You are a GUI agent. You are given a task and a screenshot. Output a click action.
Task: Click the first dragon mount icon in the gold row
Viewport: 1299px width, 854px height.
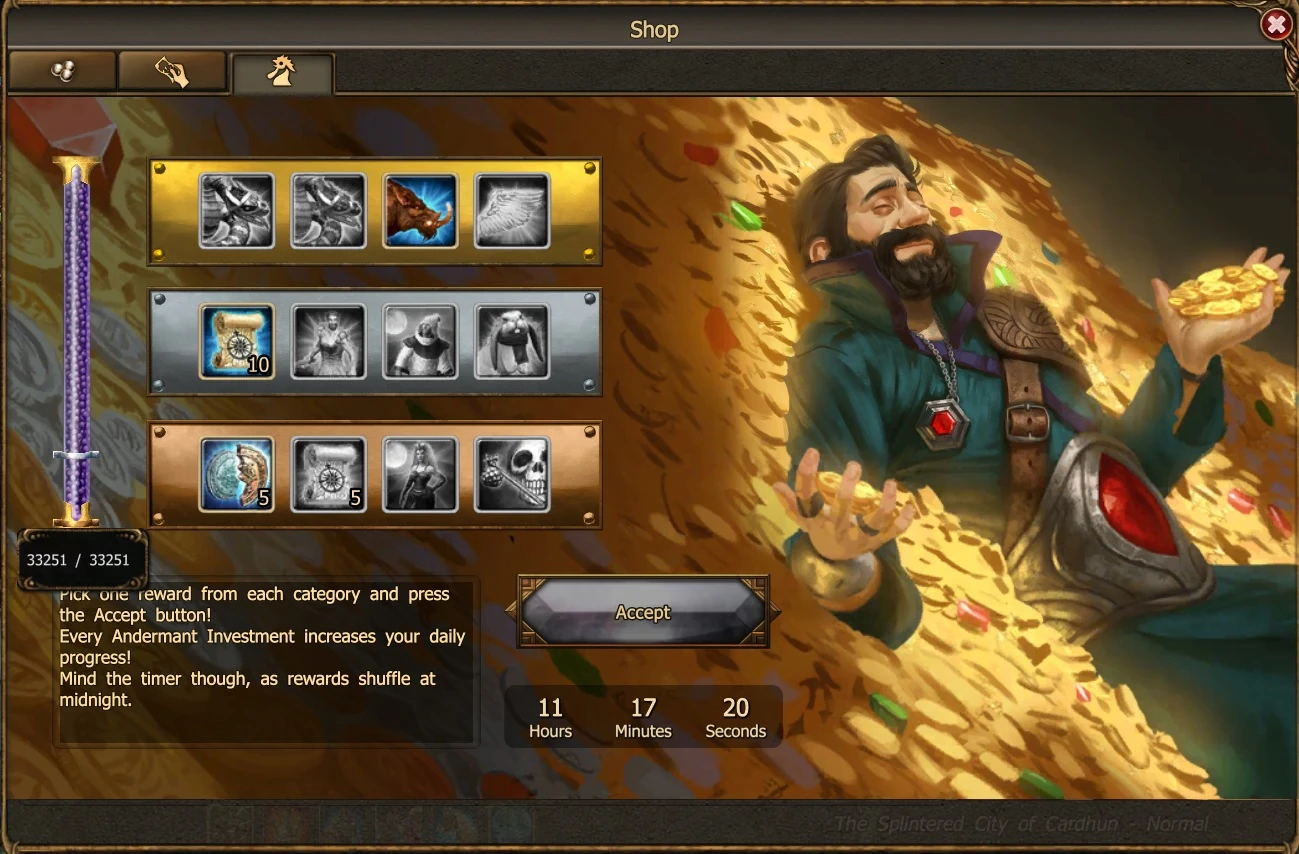237,211
